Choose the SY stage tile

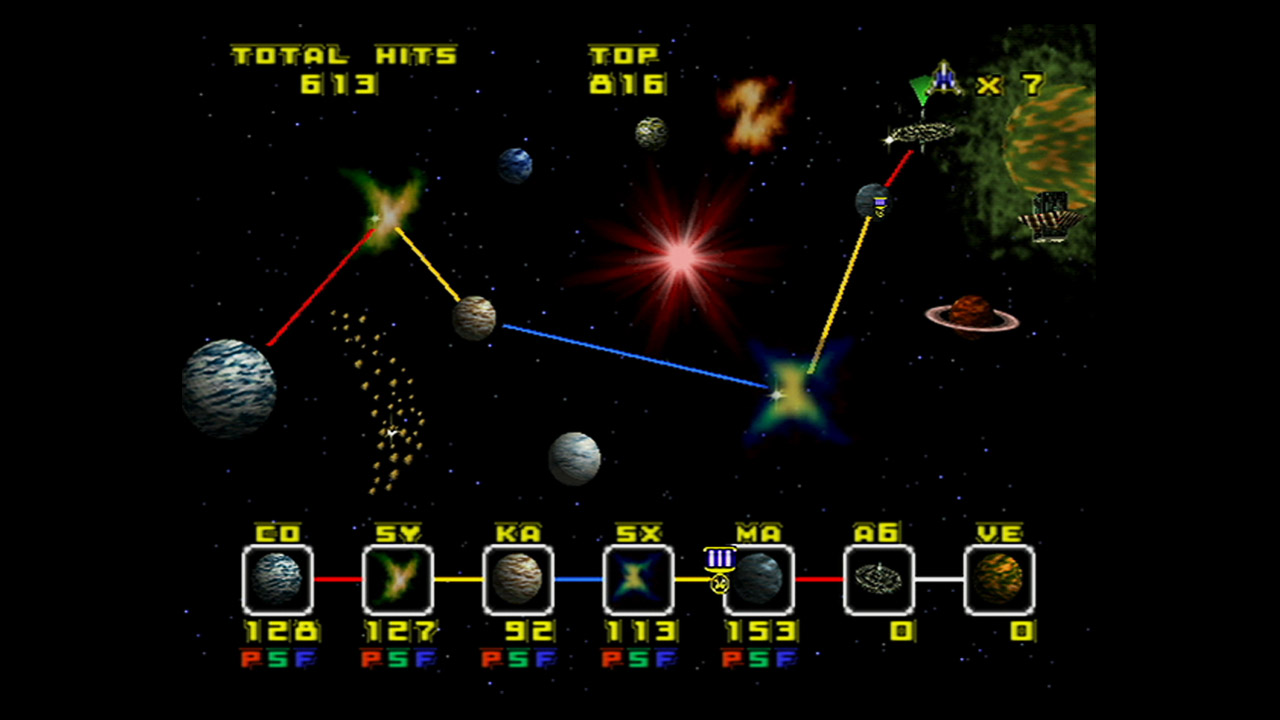(398, 580)
